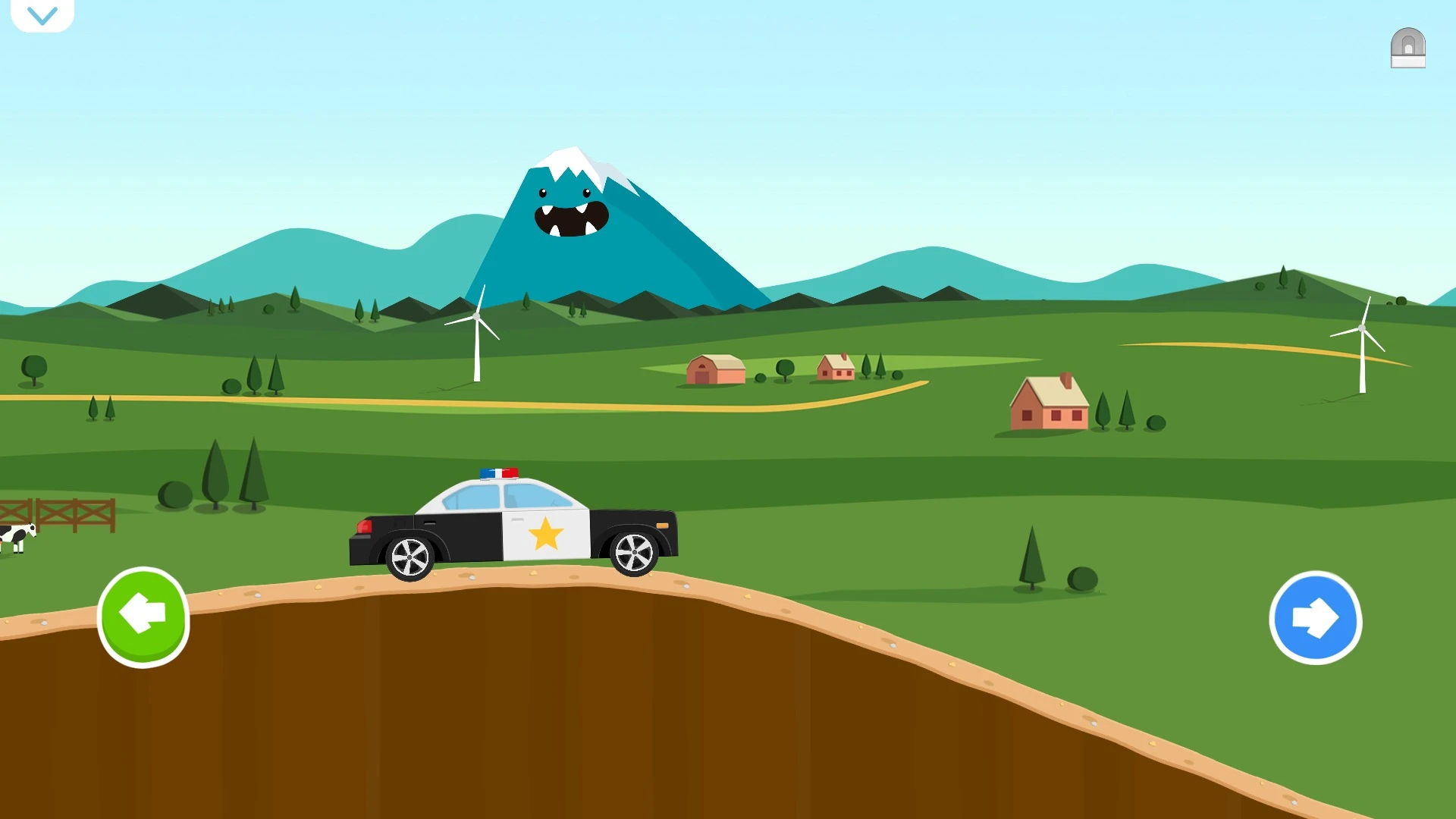Activate the police siren light icon

[1407, 49]
